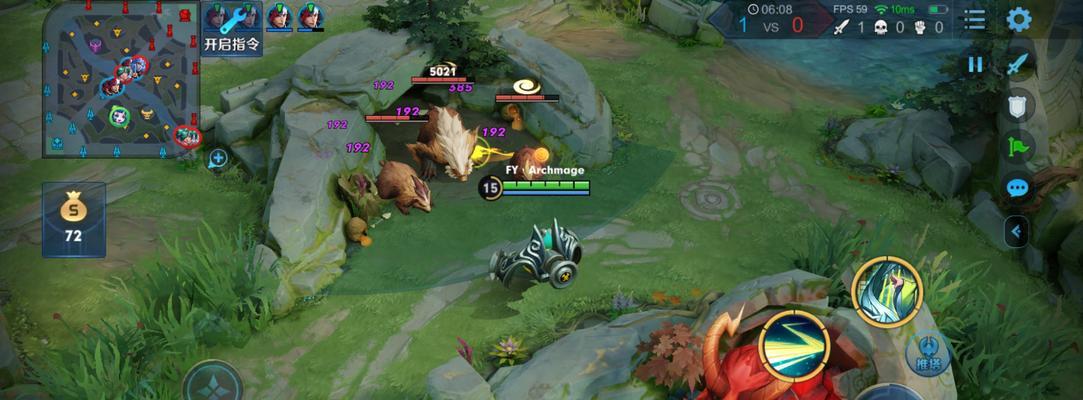Click the small plus button below the minimap
Viewport: 1083px width, 400px height.
click(x=218, y=157)
